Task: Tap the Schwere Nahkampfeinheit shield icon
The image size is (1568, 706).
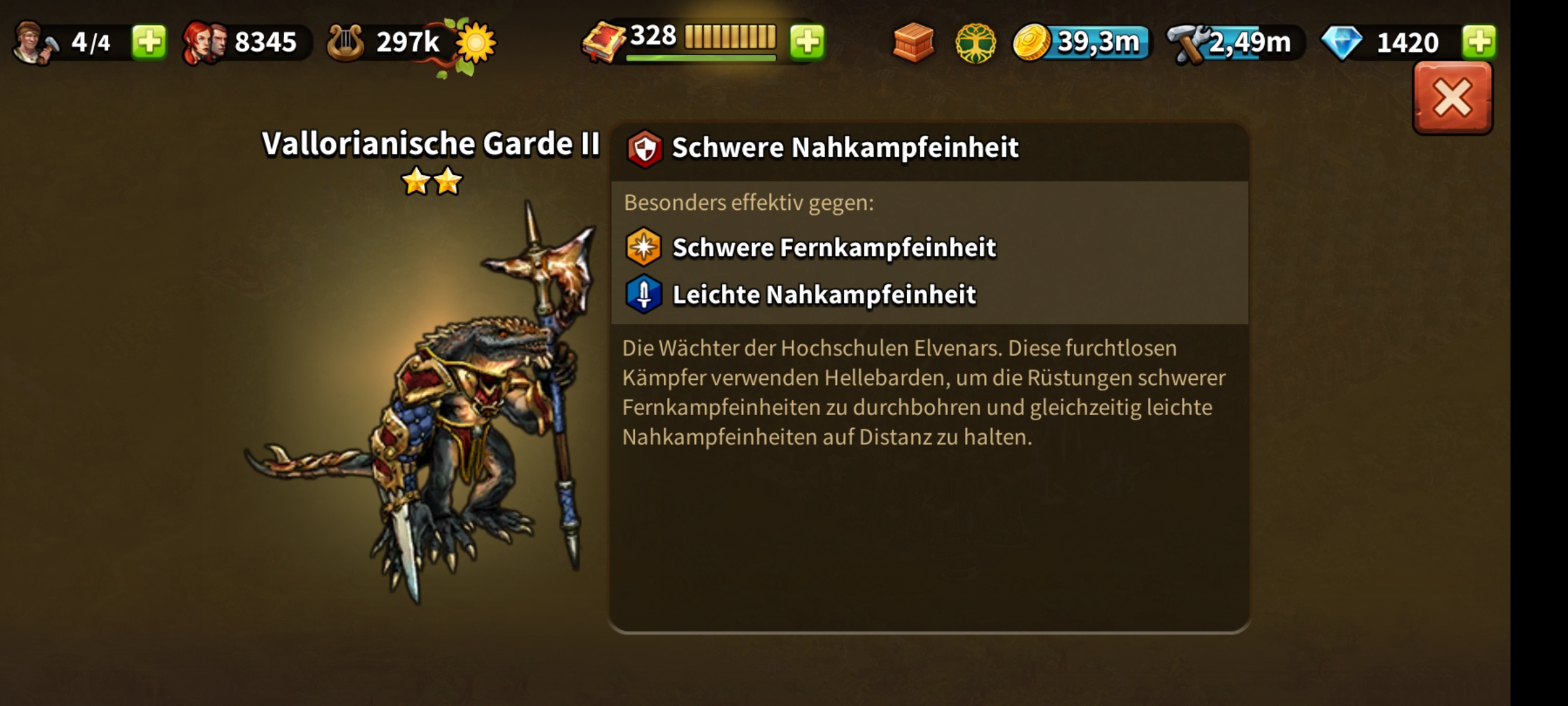Action: 644,148
